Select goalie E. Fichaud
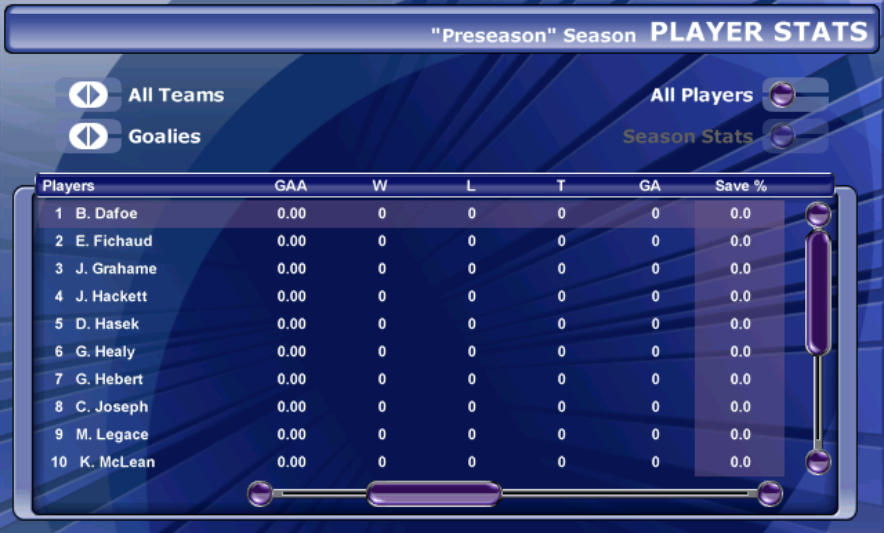This screenshot has width=884, height=533. tap(109, 241)
